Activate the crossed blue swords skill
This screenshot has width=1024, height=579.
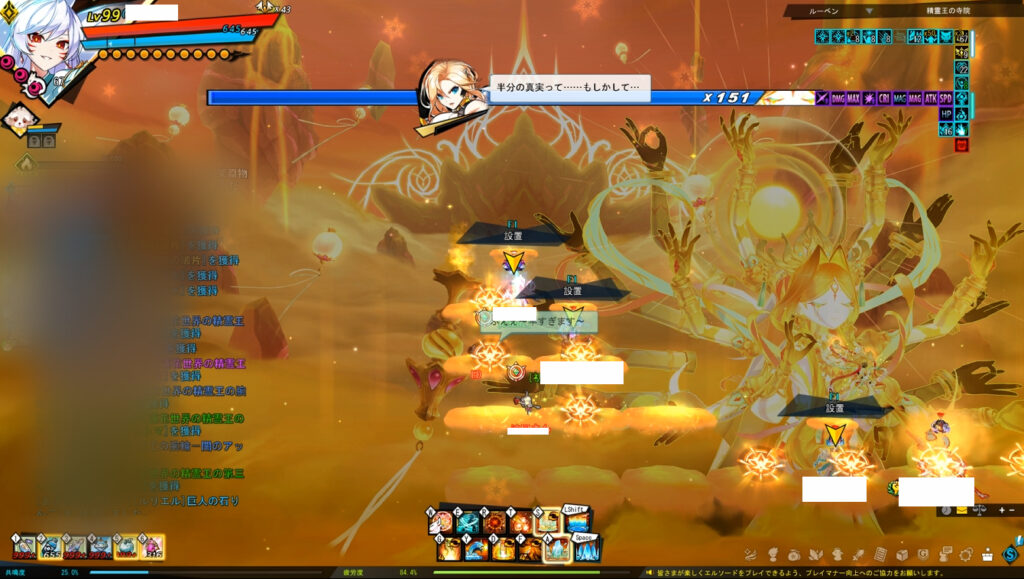(468, 523)
